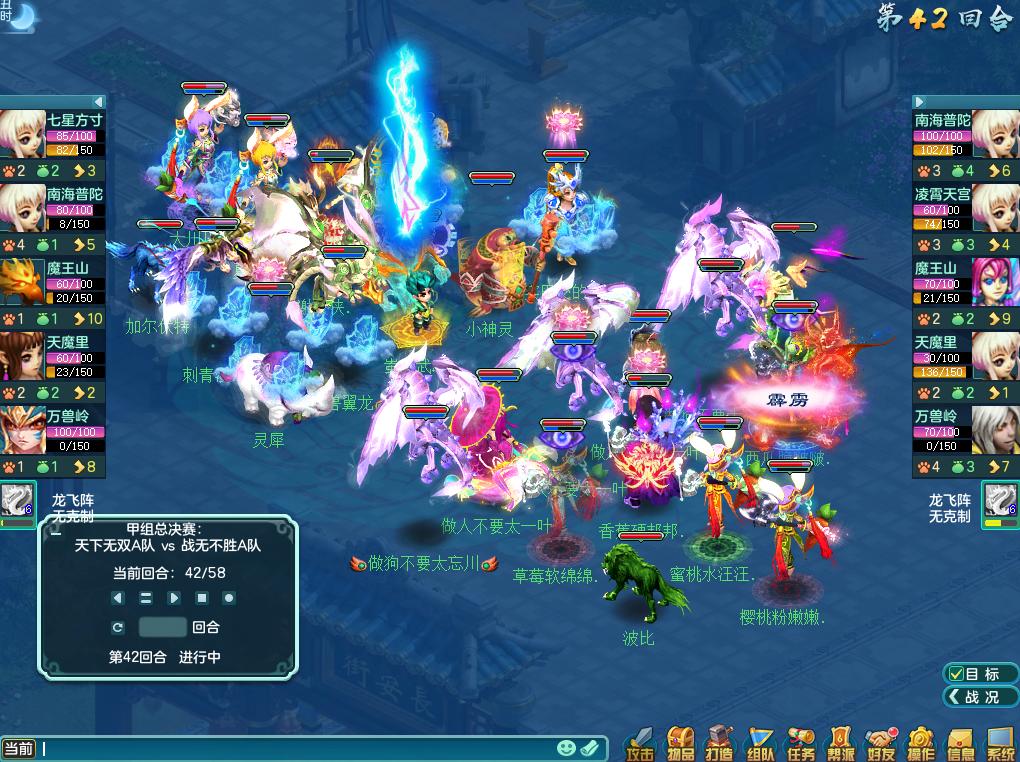Focus the round number input box

coord(162,627)
